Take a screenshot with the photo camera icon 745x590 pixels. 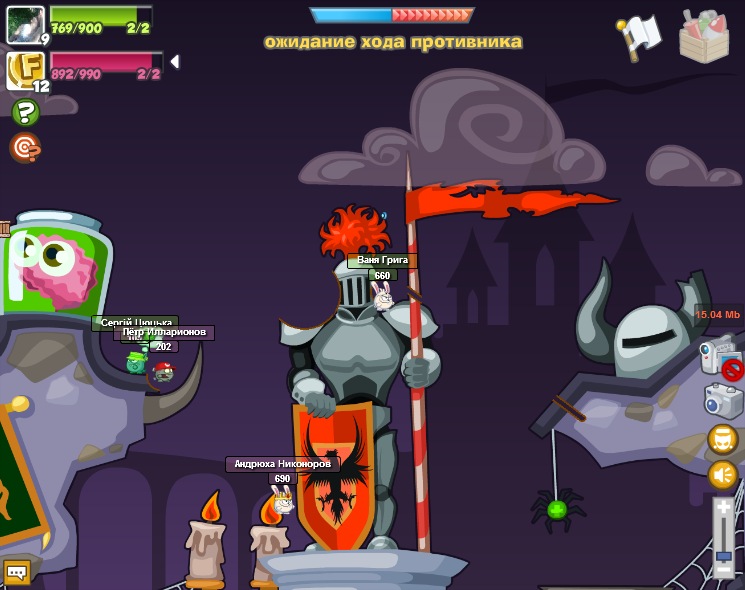[x=723, y=401]
